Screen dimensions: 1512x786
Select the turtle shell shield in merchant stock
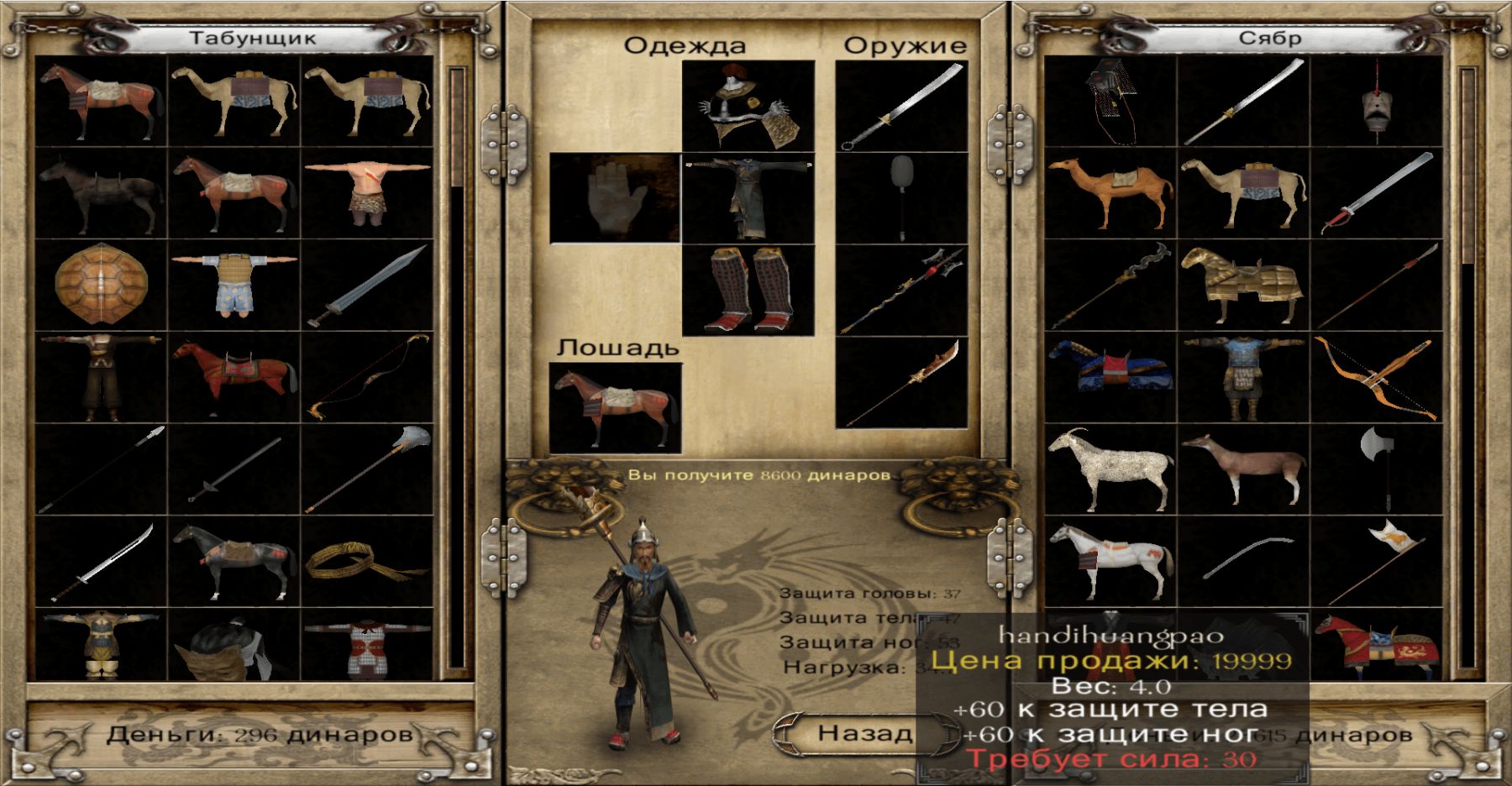click(102, 284)
